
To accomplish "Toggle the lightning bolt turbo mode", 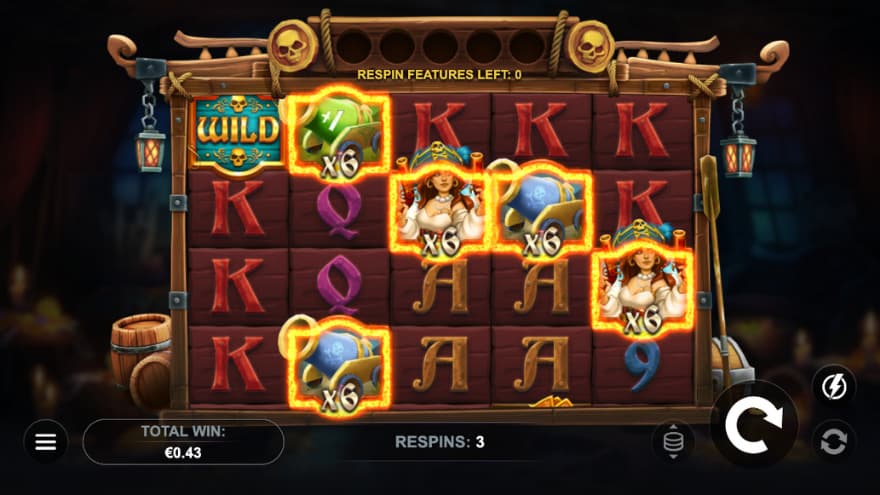I will pos(833,385).
